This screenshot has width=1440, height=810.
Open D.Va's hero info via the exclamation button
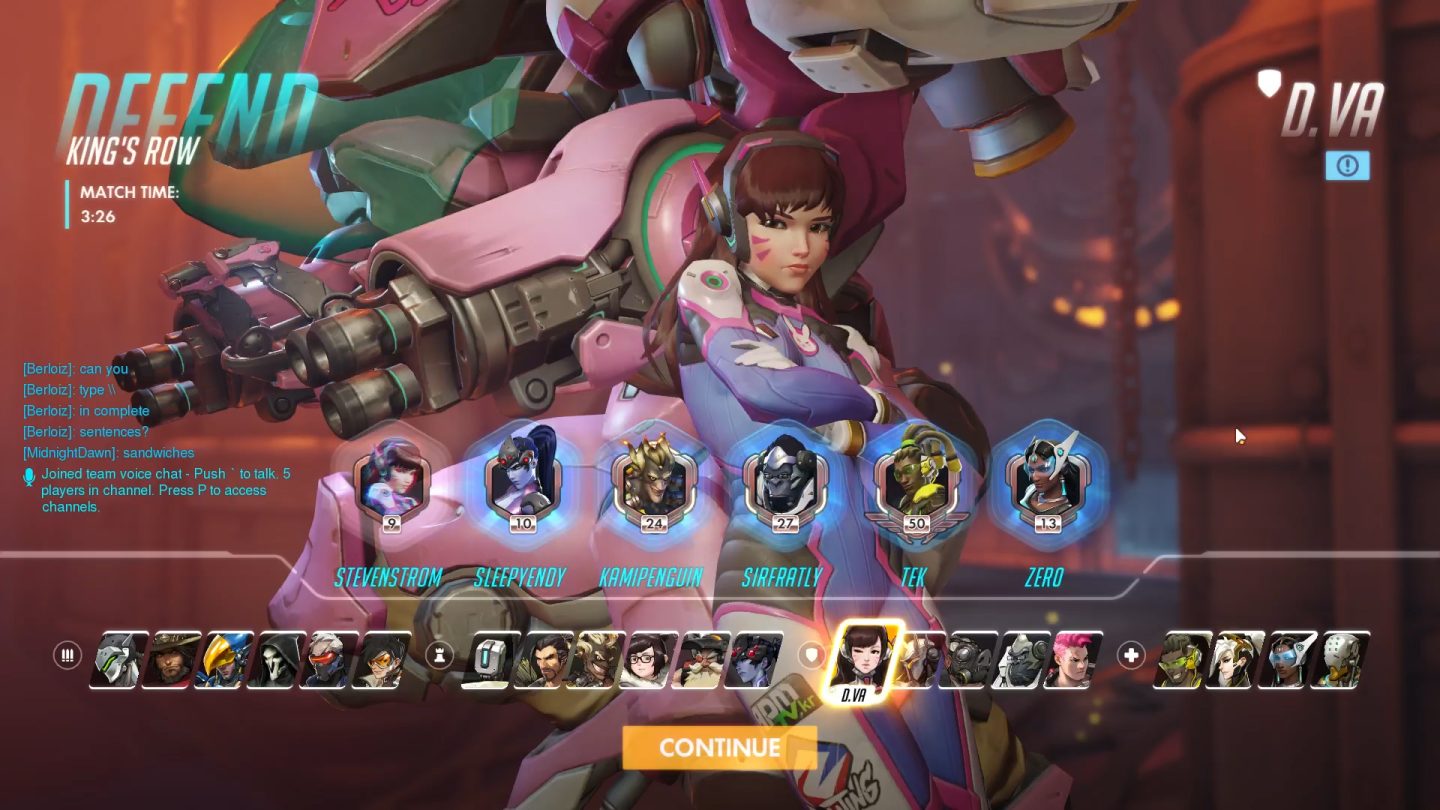1348,166
